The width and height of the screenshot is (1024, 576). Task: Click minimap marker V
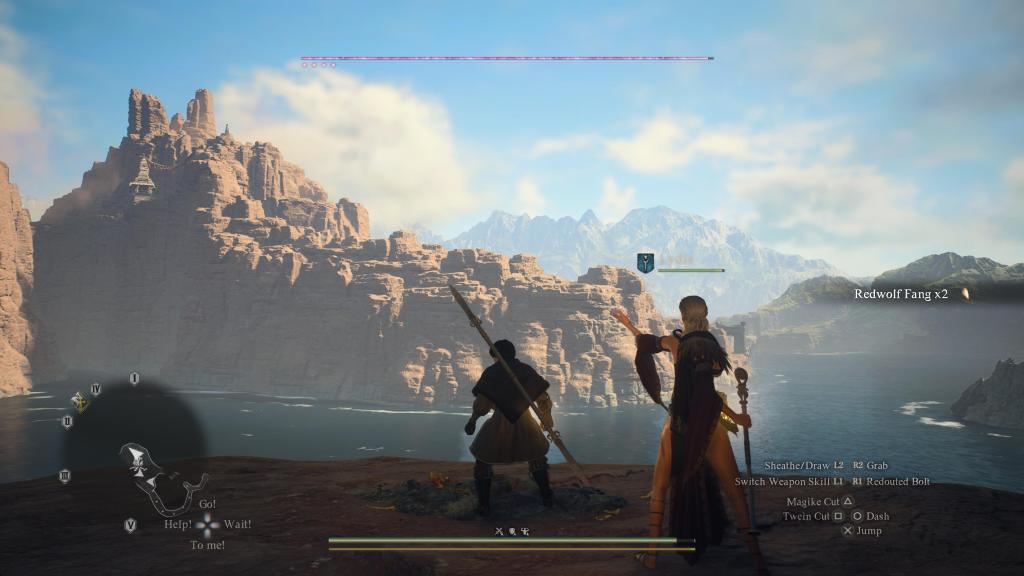tap(130, 525)
